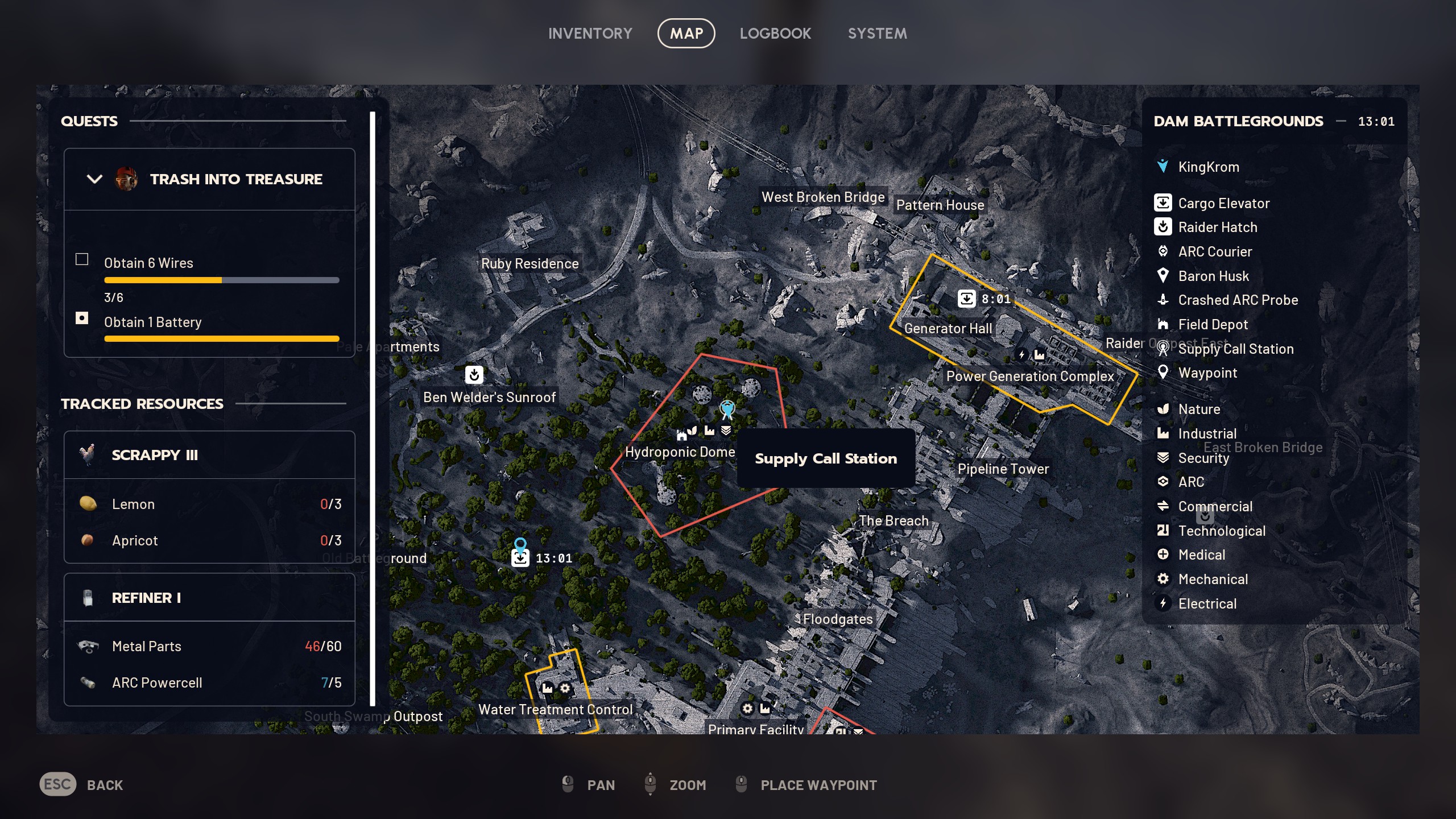The width and height of the screenshot is (1456, 819).
Task: Click the Supply Call Station tooltip label
Action: [826, 458]
